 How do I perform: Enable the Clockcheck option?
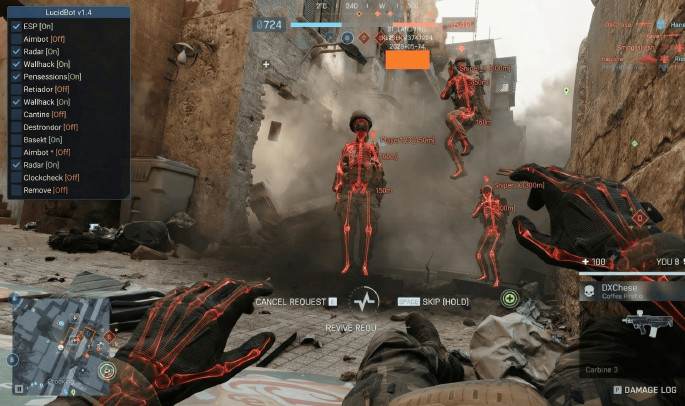click(16, 177)
